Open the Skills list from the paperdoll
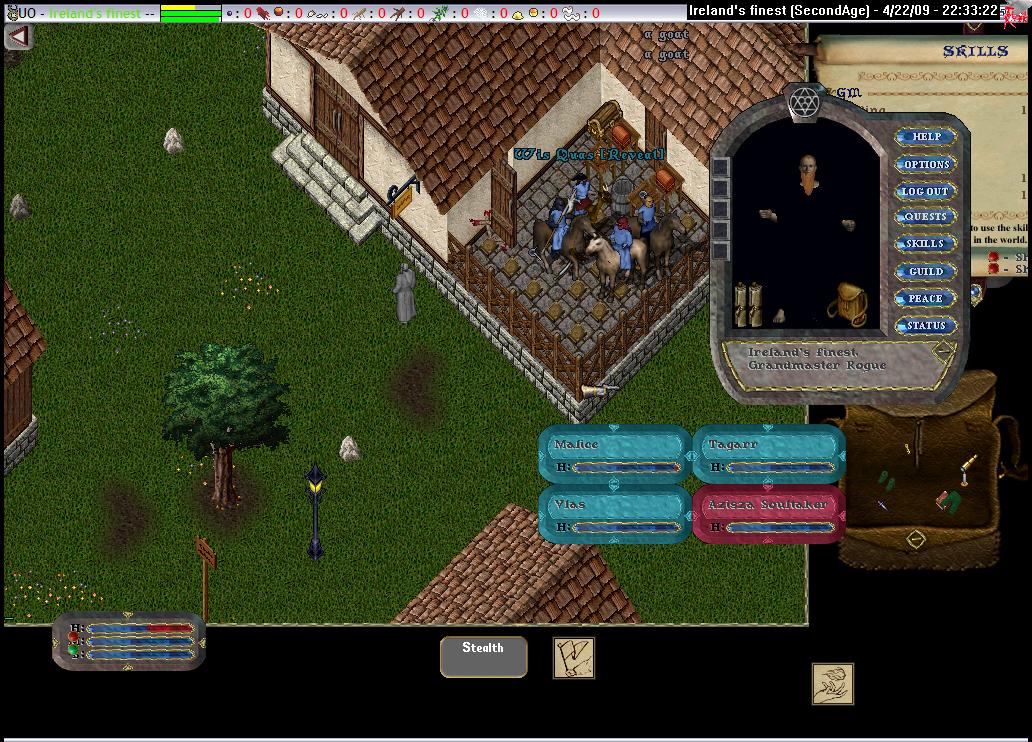 pos(925,244)
